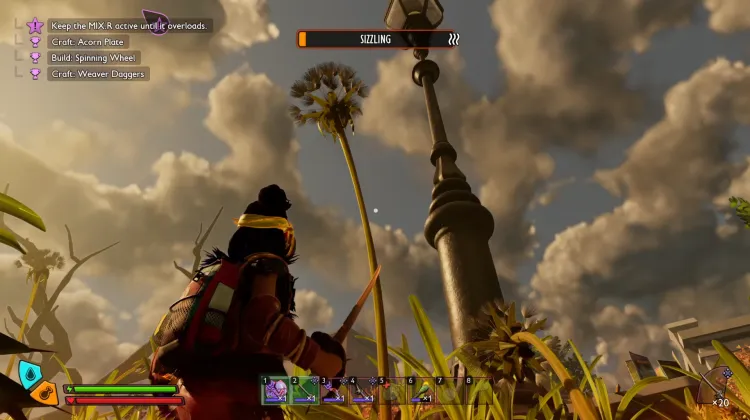Select hotbar slot 1 purple item
750x420 pixels.
click(275, 390)
